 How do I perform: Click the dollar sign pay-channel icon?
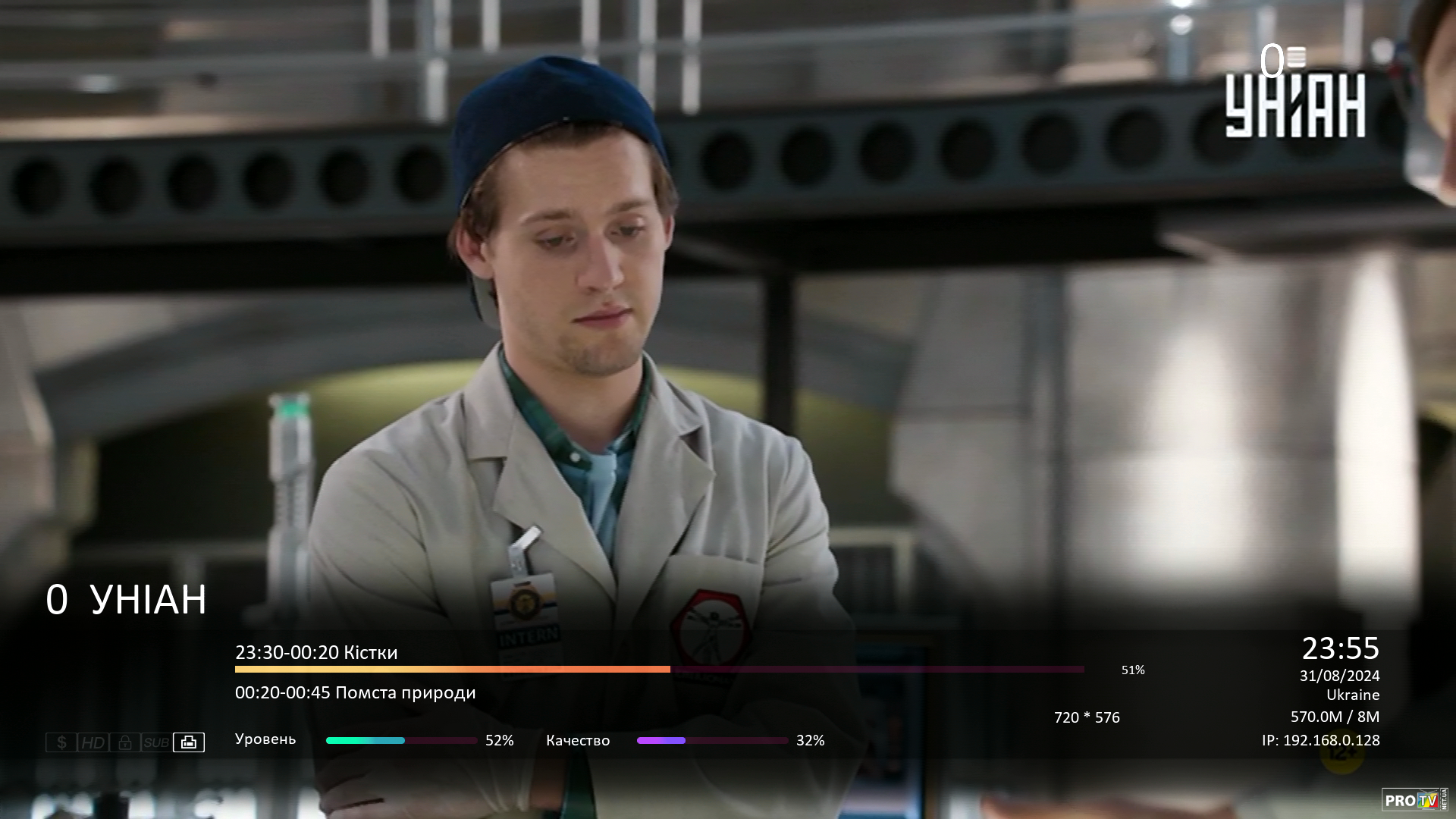pos(61,742)
